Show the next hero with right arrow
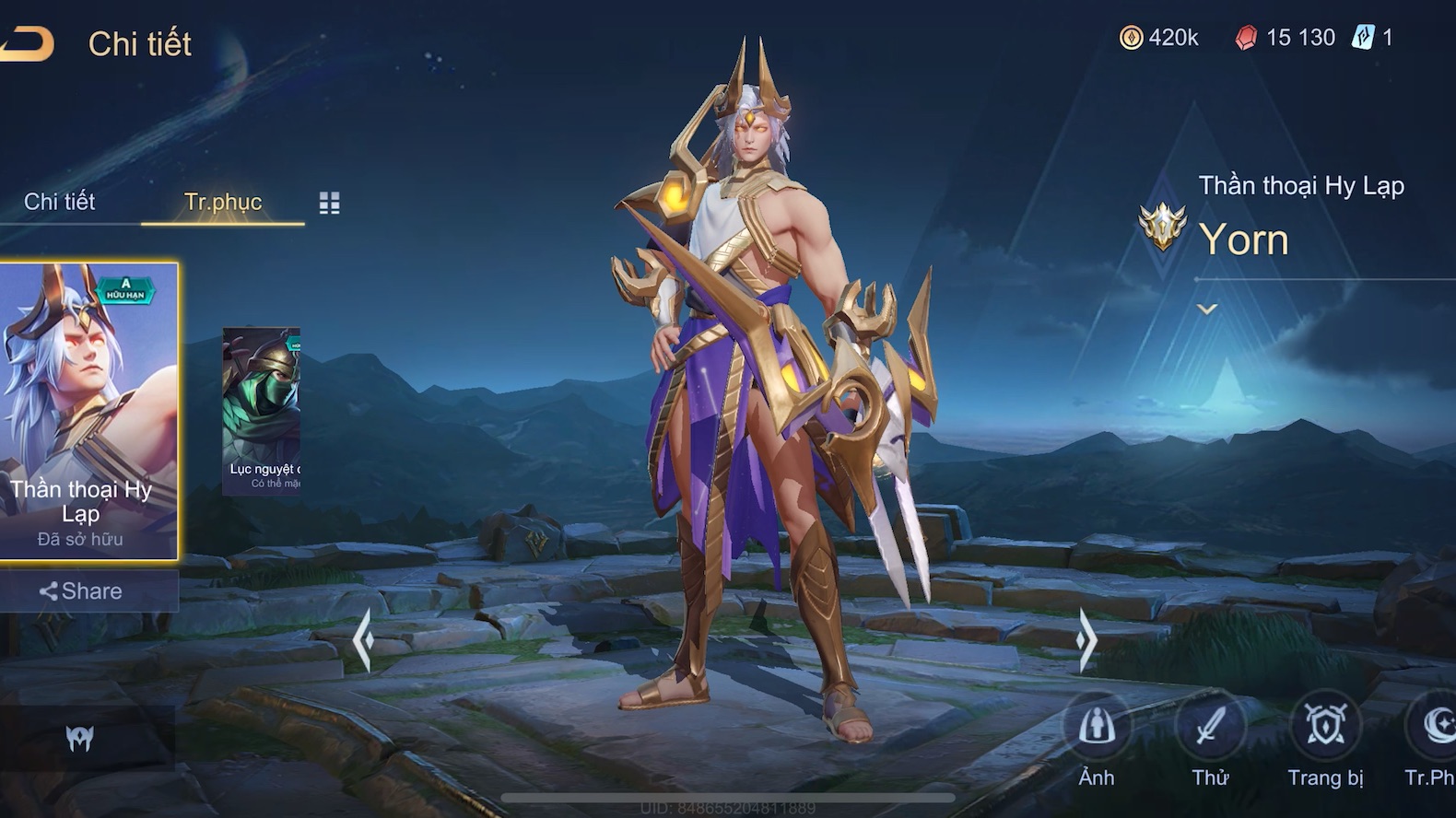Viewport: 1456px width, 818px height. (1087, 638)
